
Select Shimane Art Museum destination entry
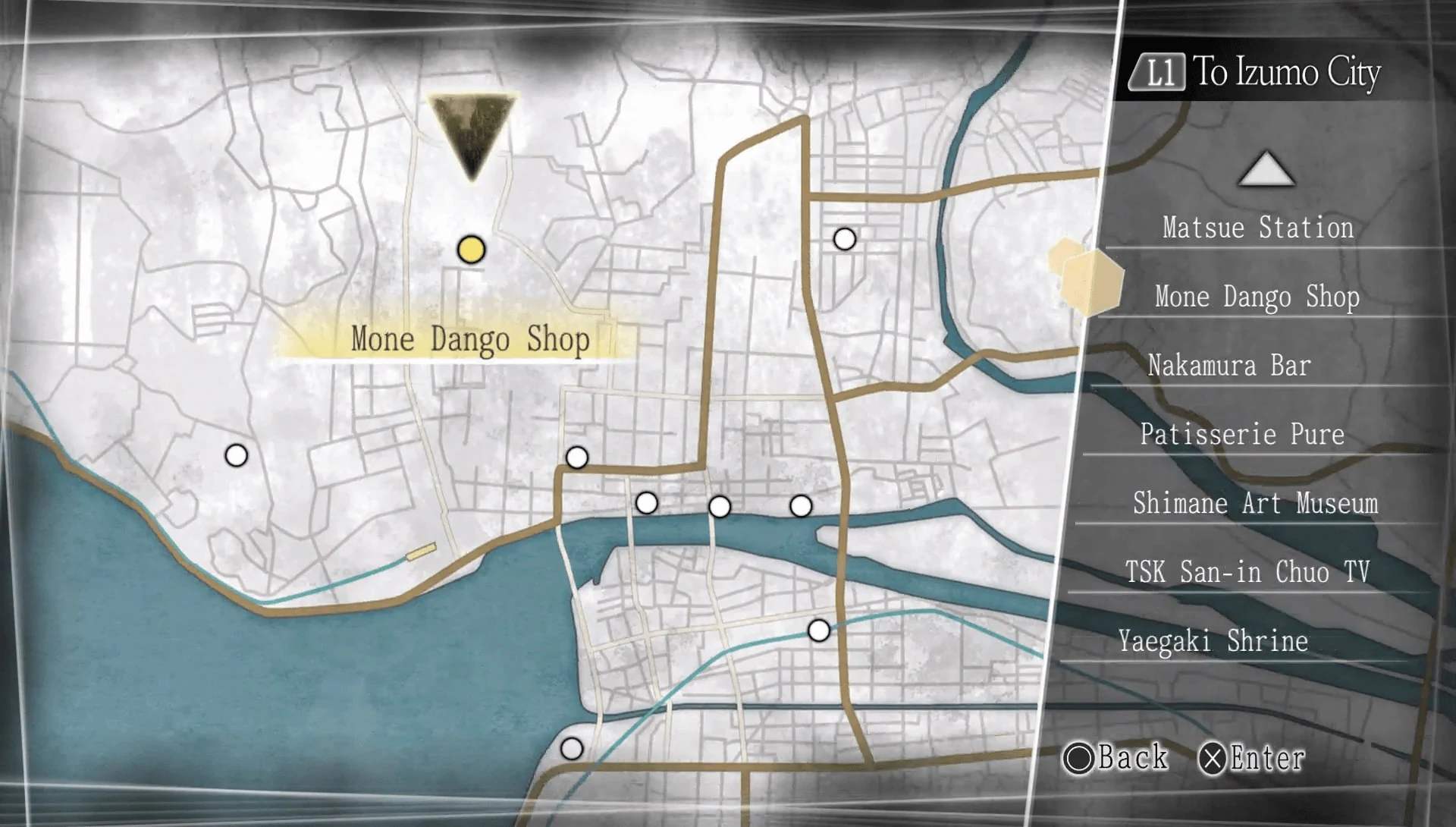(1257, 504)
